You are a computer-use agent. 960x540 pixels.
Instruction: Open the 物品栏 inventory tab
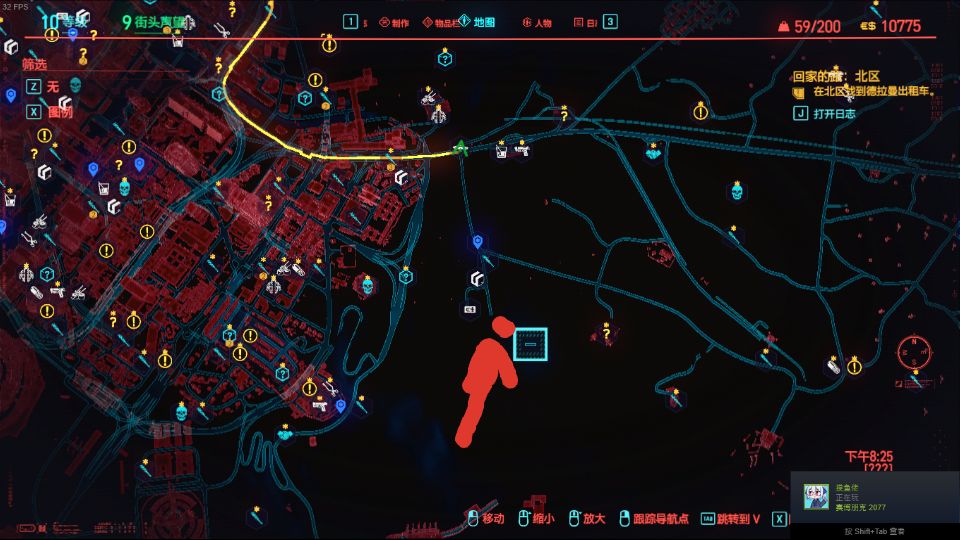click(x=439, y=21)
